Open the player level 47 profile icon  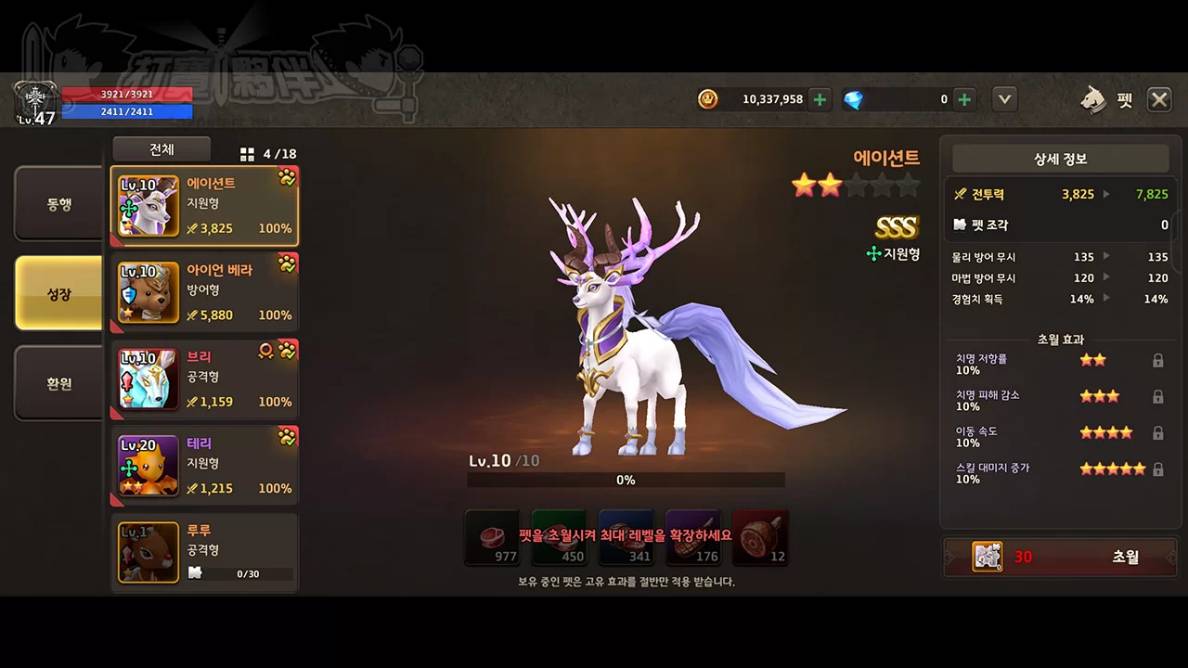[35, 103]
